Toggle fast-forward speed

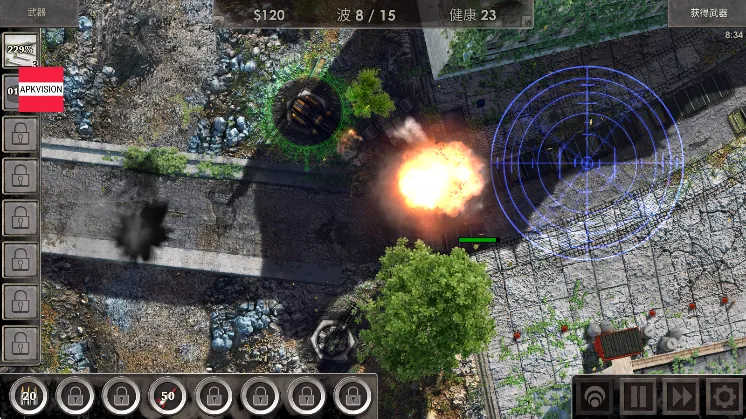[x=683, y=397]
